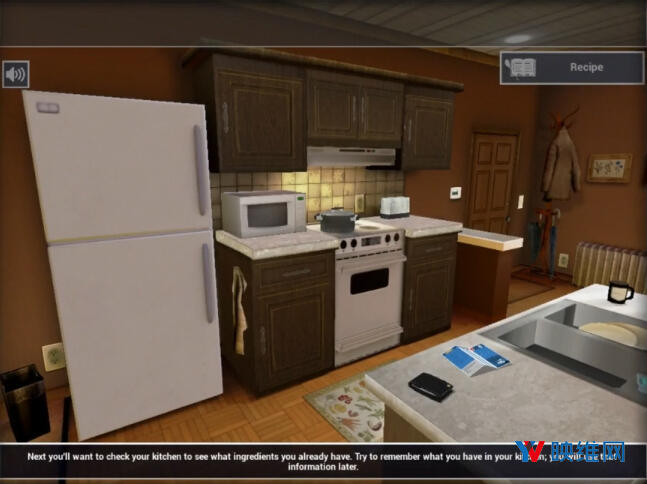Open the Recipe book
Screen dimensions: 647x484
tap(572, 68)
